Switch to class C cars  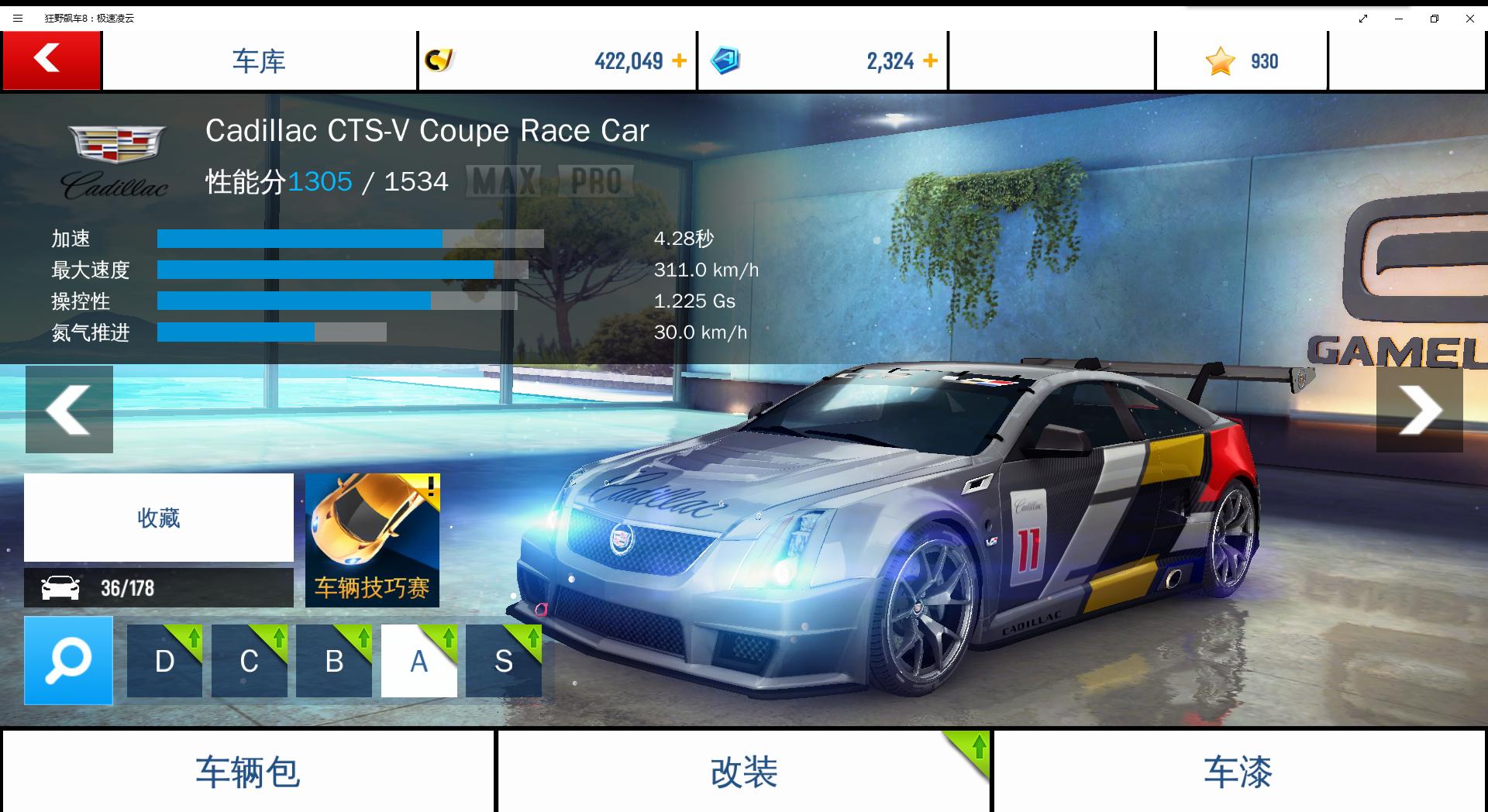click(249, 661)
